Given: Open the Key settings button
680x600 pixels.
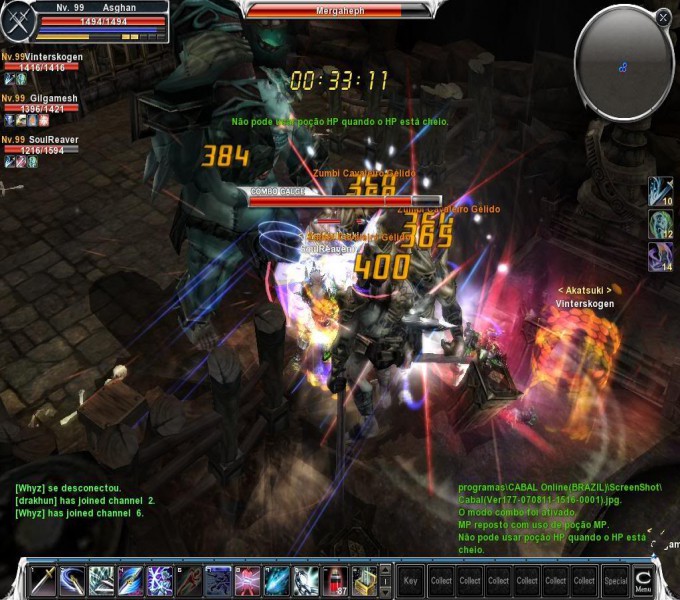Looking at the screenshot, I should pyautogui.click(x=410, y=580).
